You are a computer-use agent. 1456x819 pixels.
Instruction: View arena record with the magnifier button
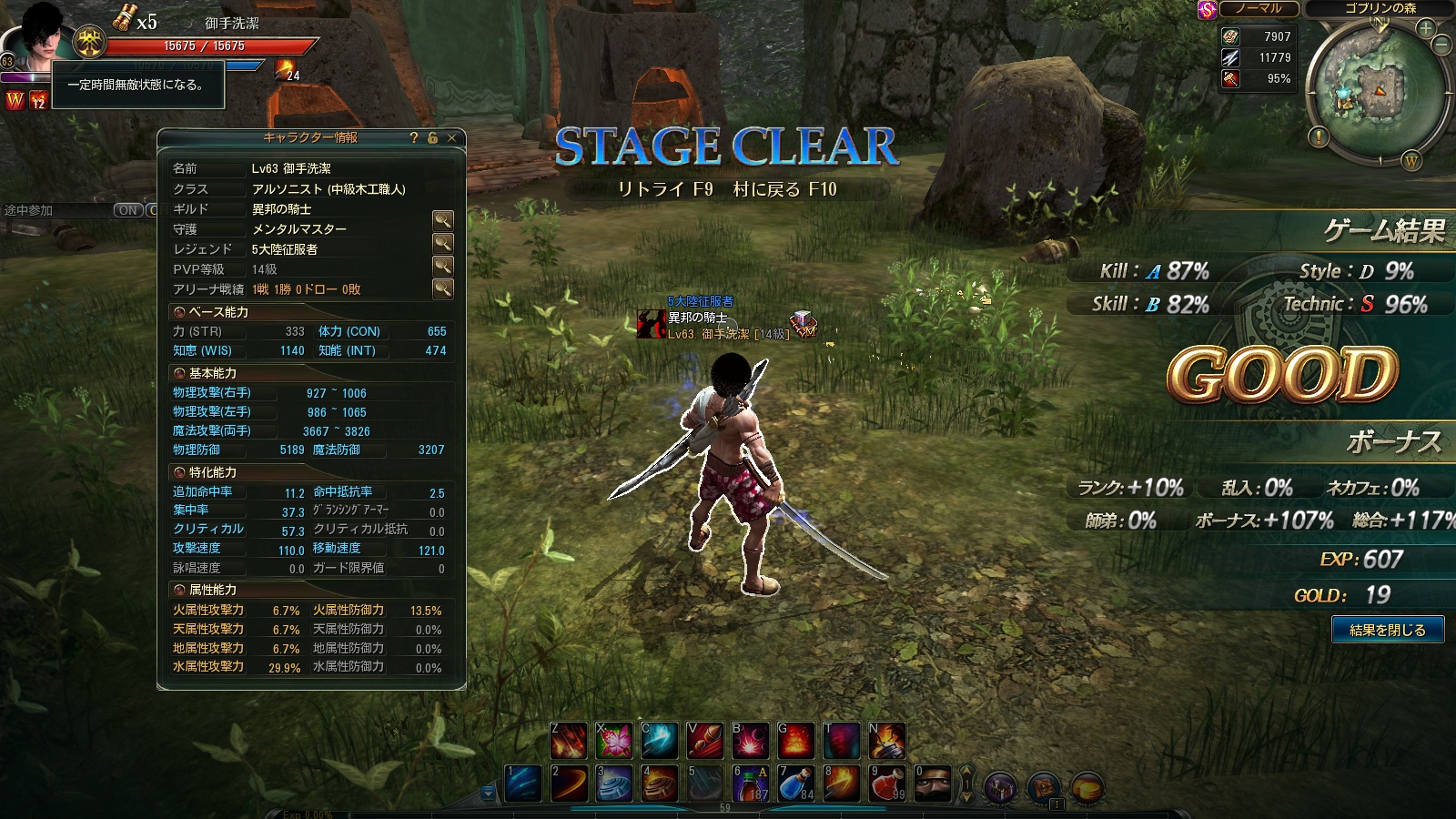(442, 288)
